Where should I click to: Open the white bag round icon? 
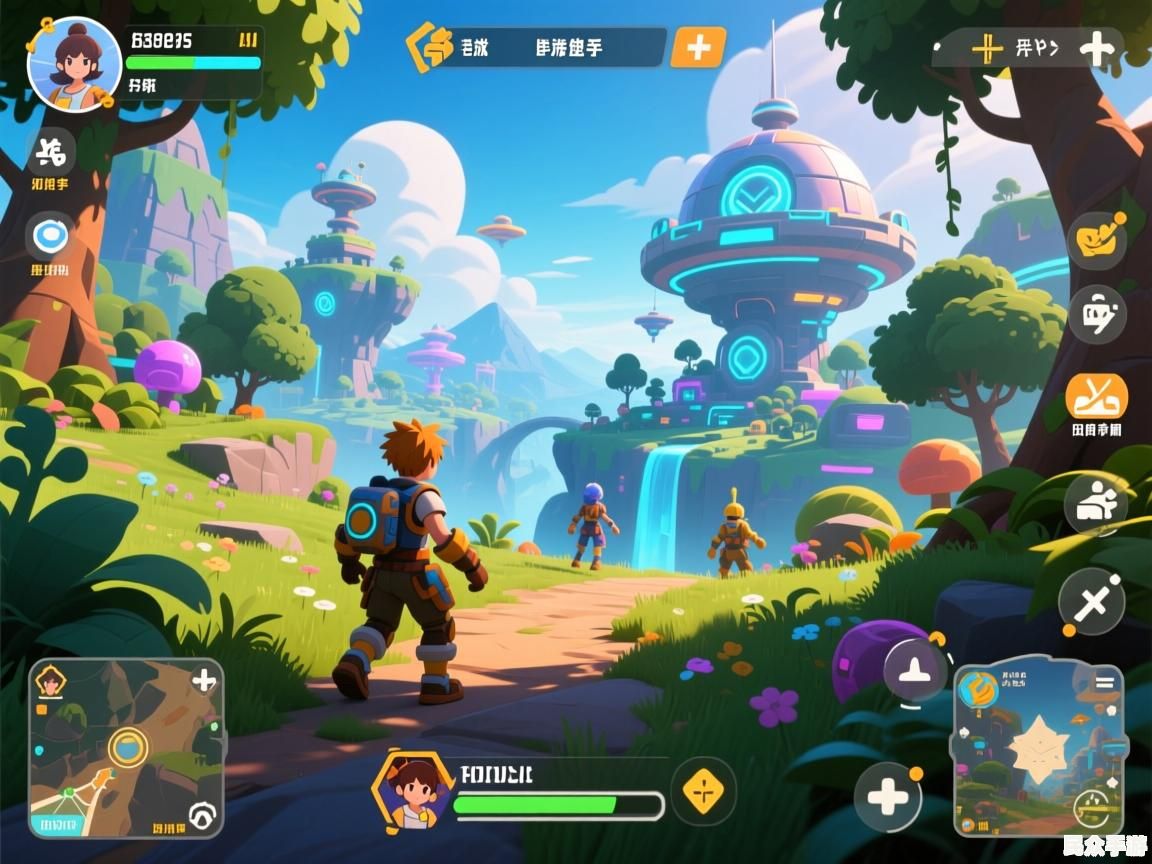click(1097, 316)
